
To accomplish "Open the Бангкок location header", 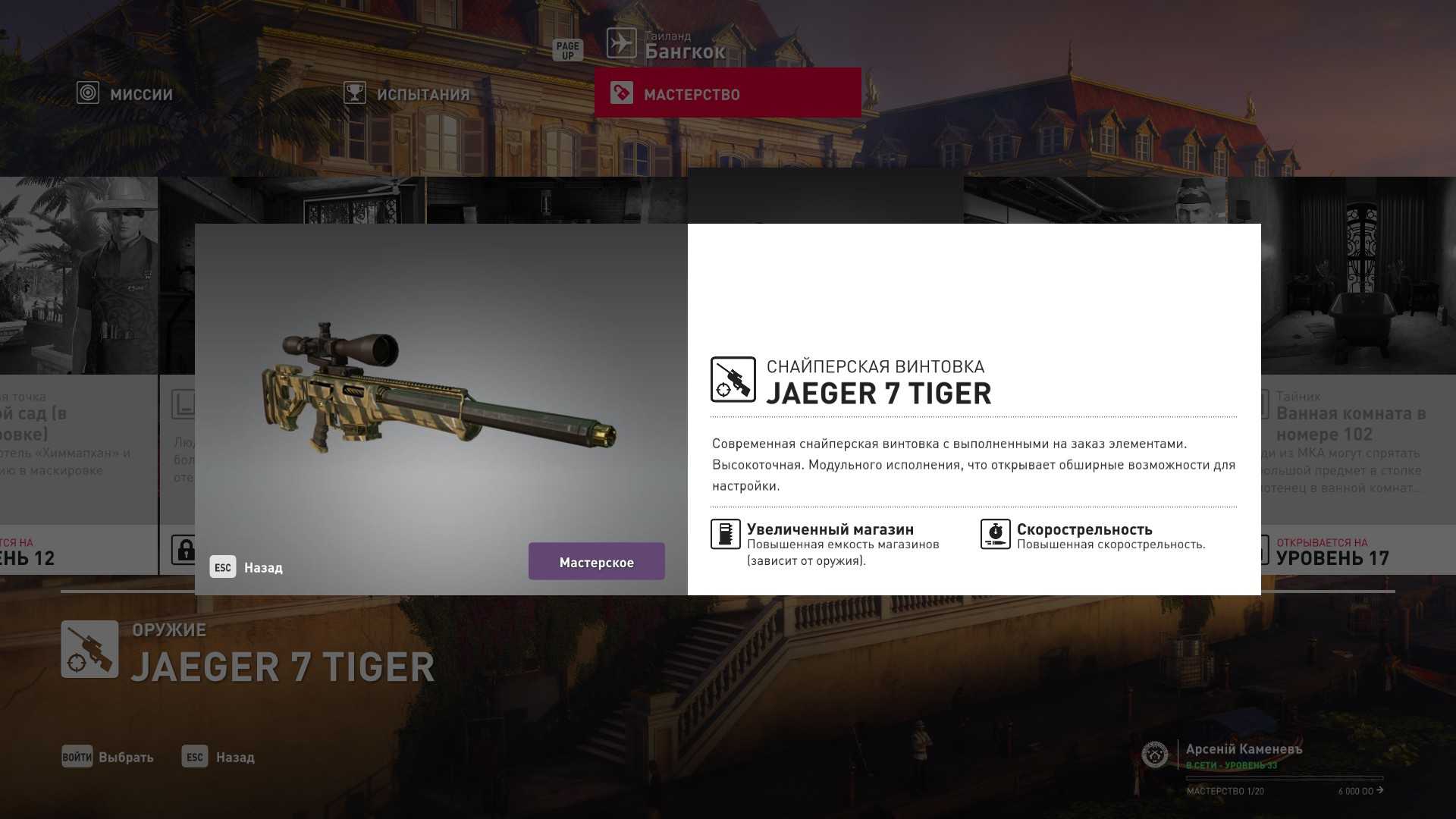I will pyautogui.click(x=684, y=51).
